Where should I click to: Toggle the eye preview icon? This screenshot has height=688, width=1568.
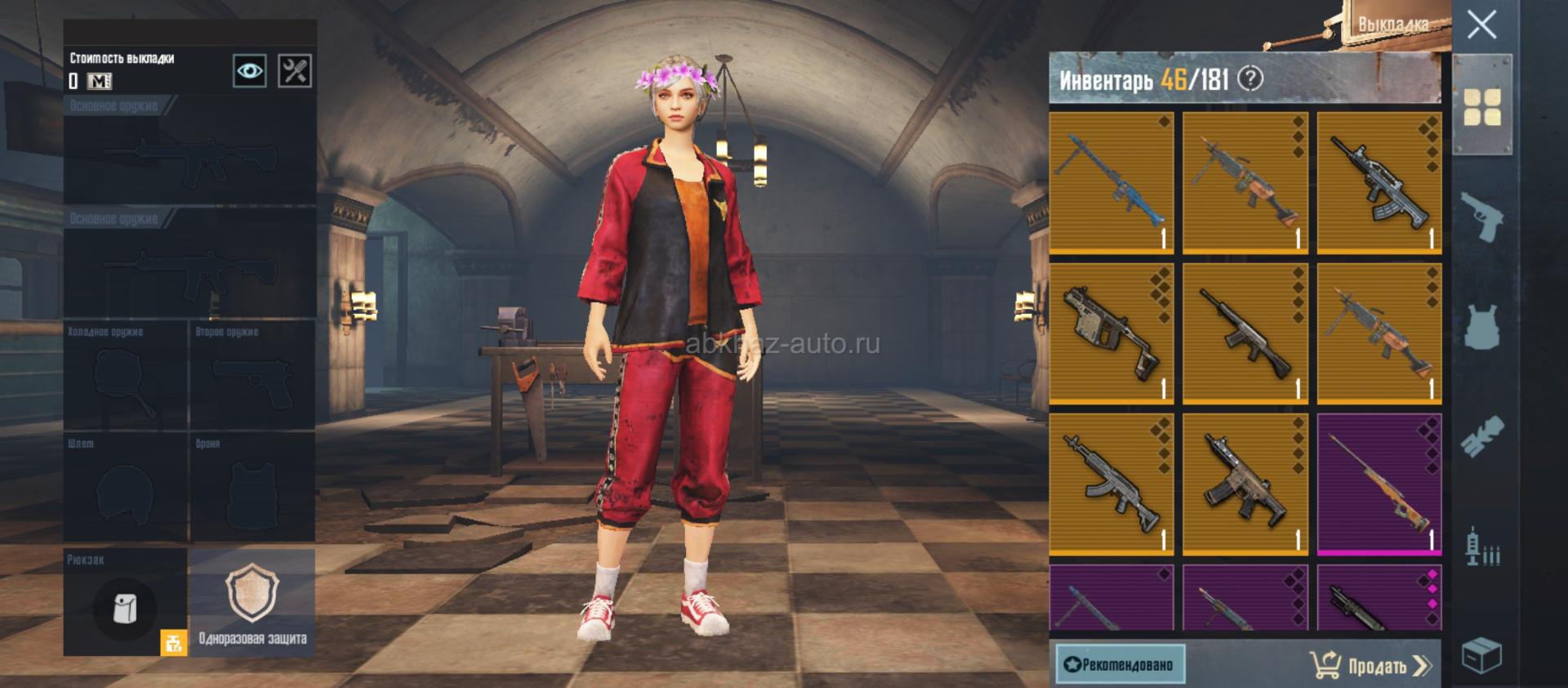[x=249, y=71]
